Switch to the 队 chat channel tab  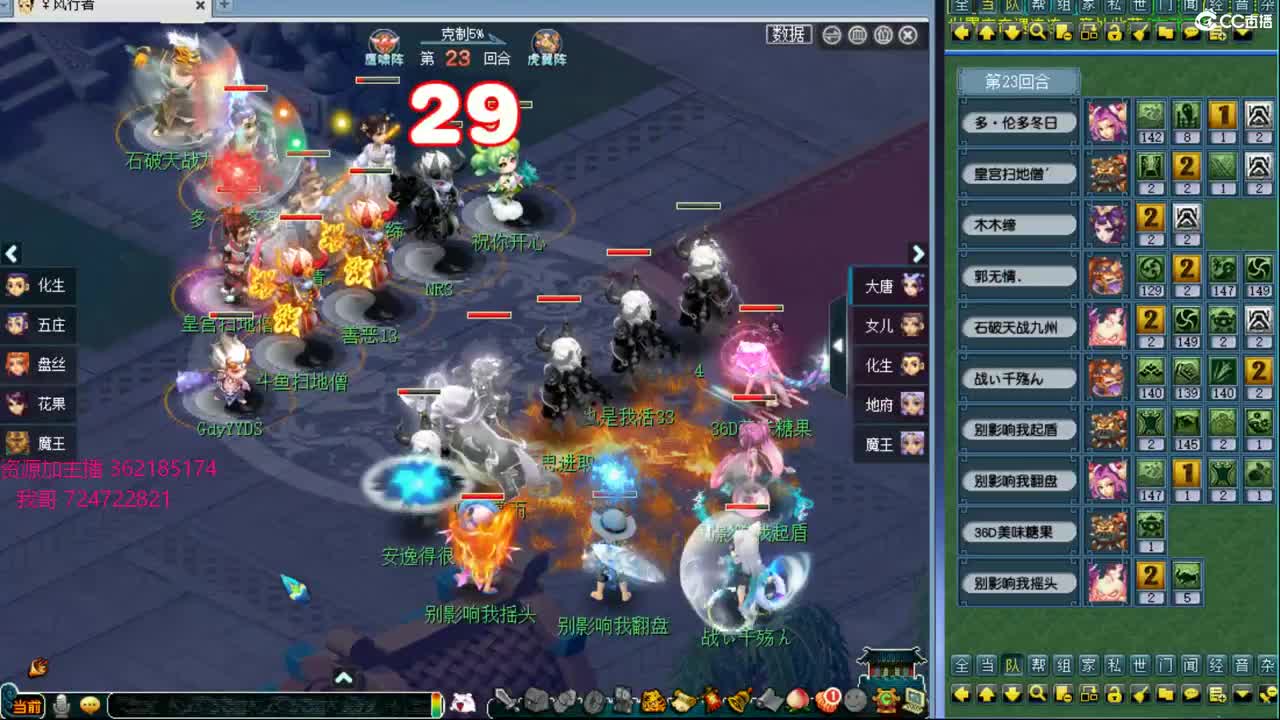[1011, 663]
